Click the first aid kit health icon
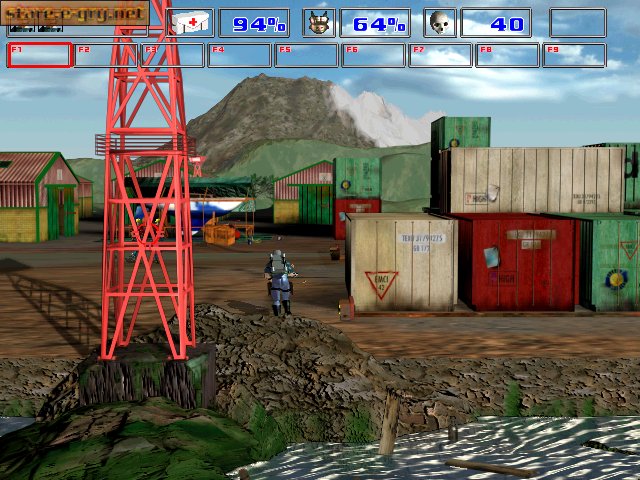 190,23
